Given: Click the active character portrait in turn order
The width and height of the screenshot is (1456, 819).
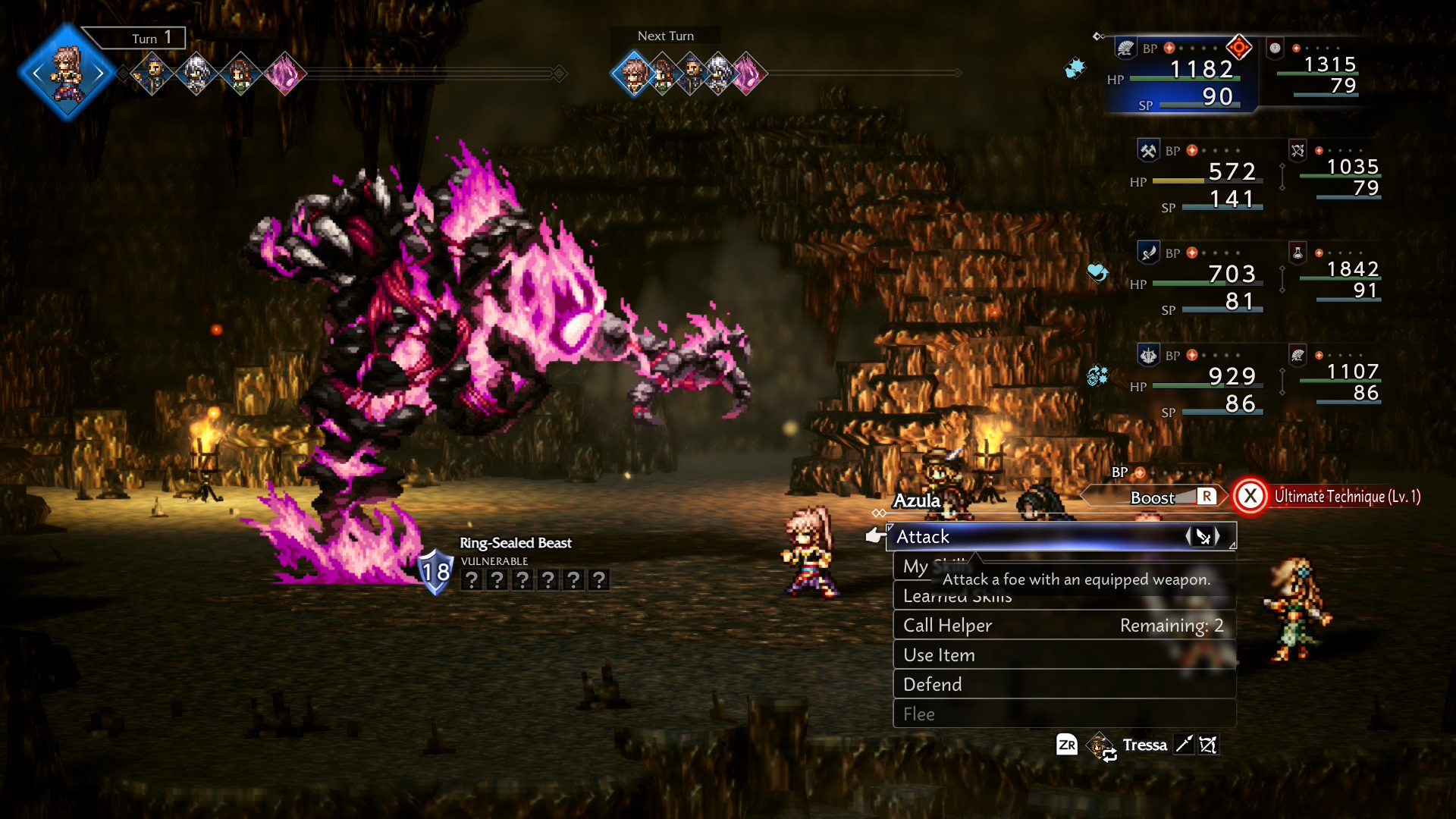Looking at the screenshot, I should 67,73.
